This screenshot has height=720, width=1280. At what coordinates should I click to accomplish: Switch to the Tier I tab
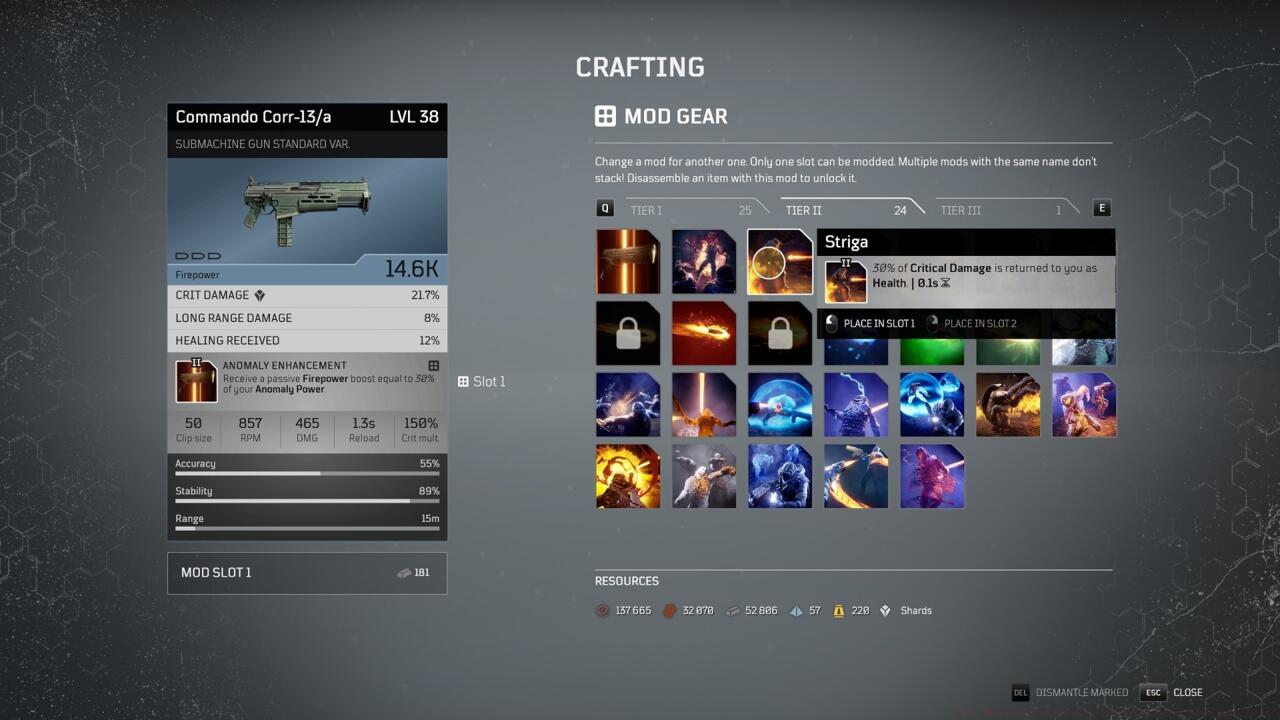point(648,210)
